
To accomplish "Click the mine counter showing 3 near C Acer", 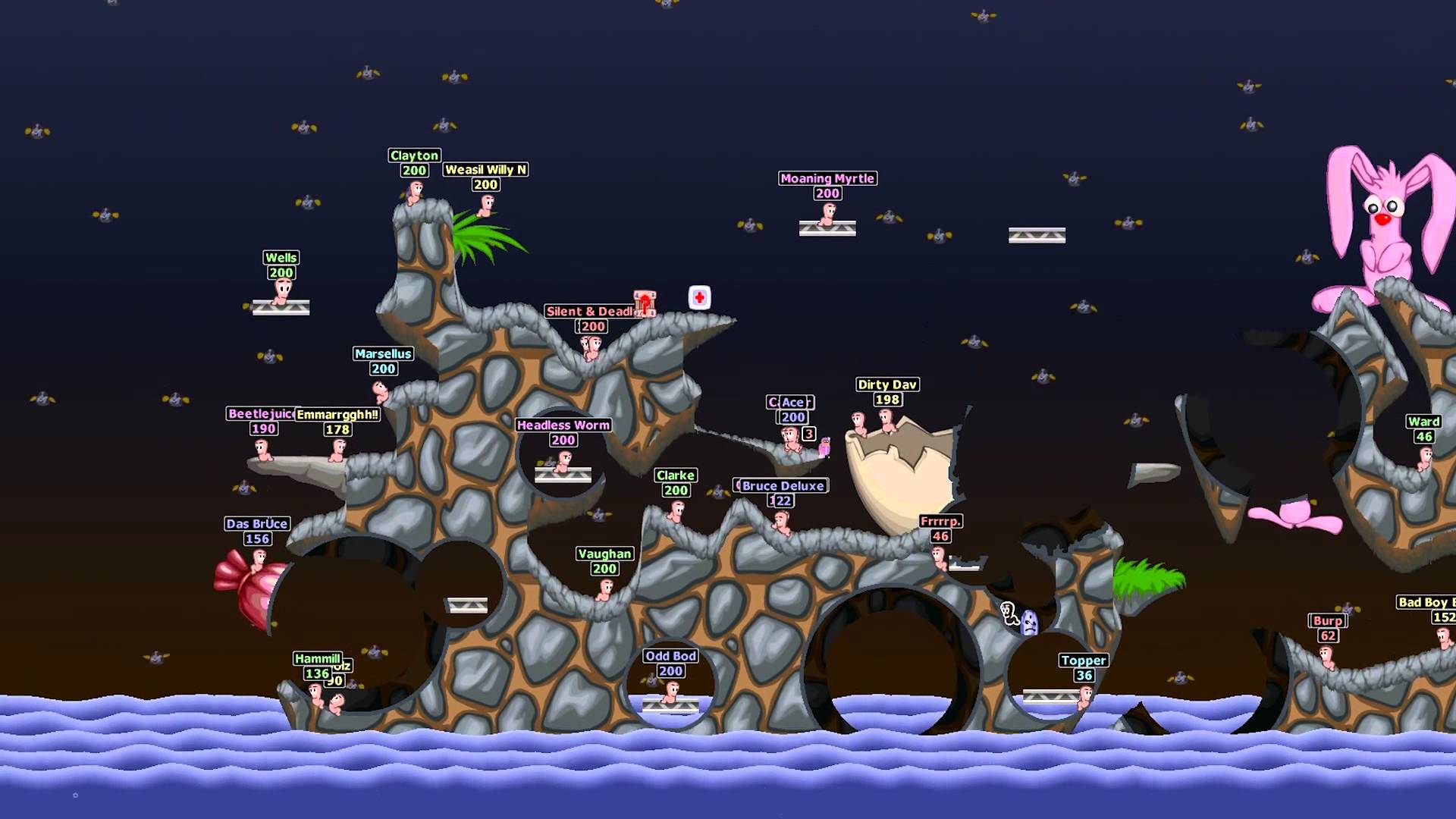I will coord(808,434).
